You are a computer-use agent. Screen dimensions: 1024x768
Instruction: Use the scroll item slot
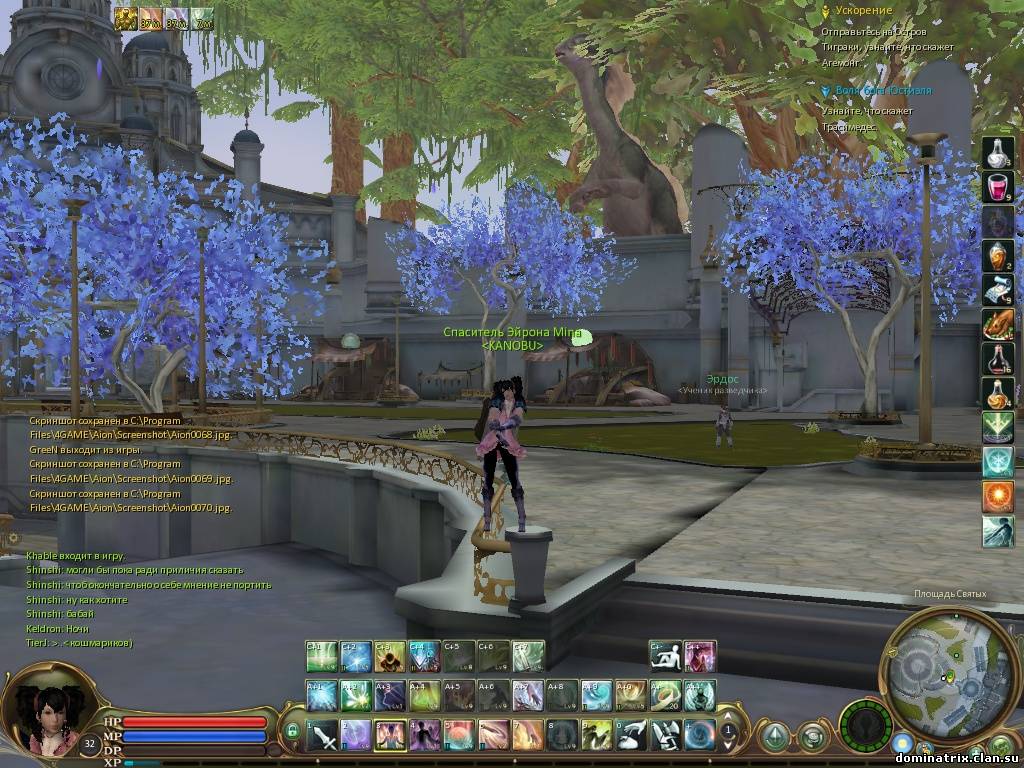point(997,289)
